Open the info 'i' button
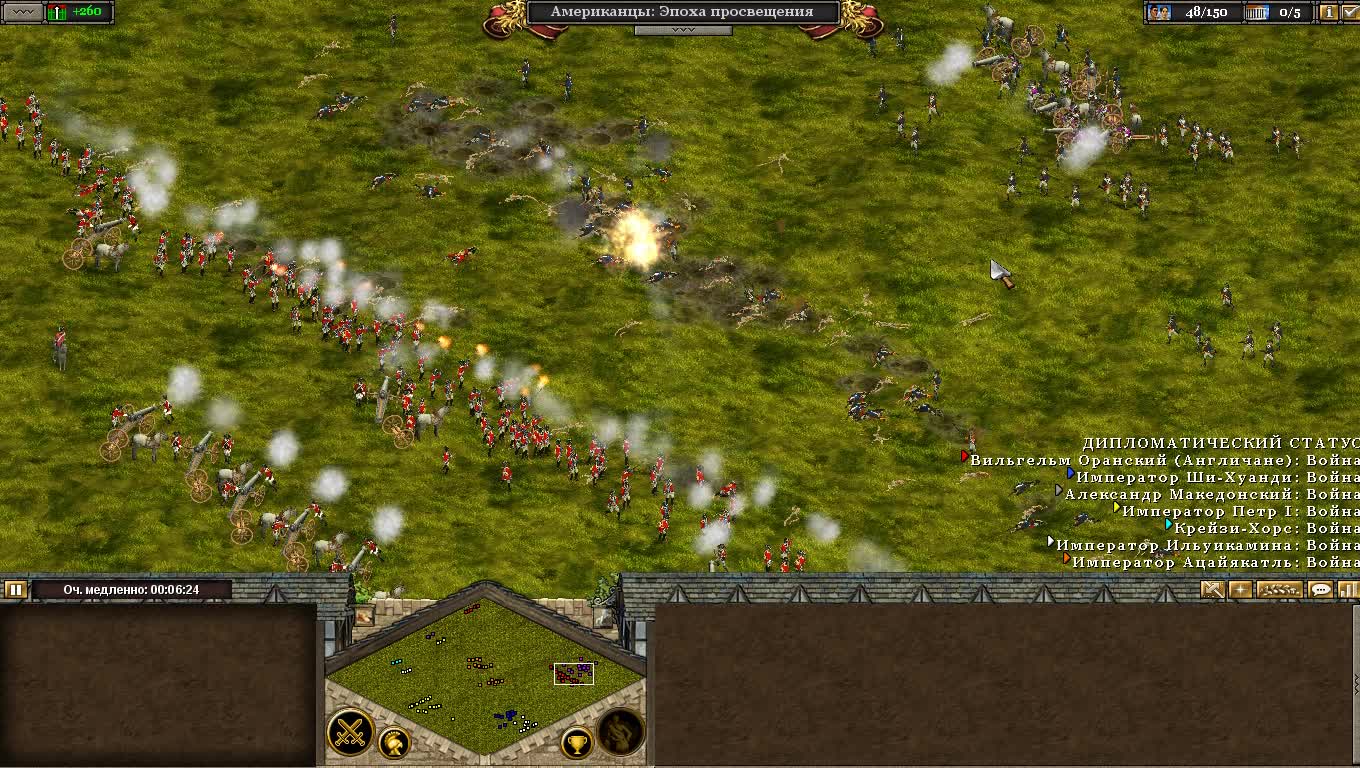The height and width of the screenshot is (768, 1360). coord(1328,12)
